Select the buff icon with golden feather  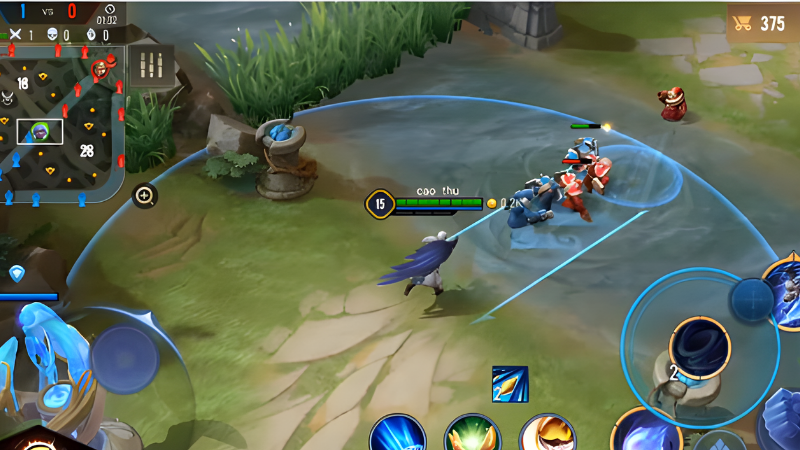pyautogui.click(x=510, y=384)
